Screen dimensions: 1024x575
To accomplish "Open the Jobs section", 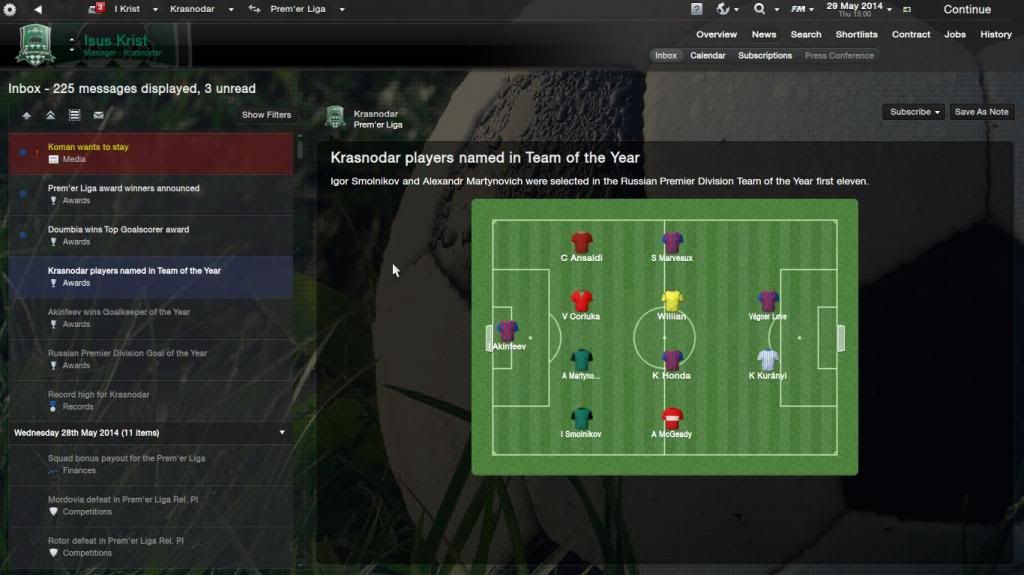I will click(955, 34).
